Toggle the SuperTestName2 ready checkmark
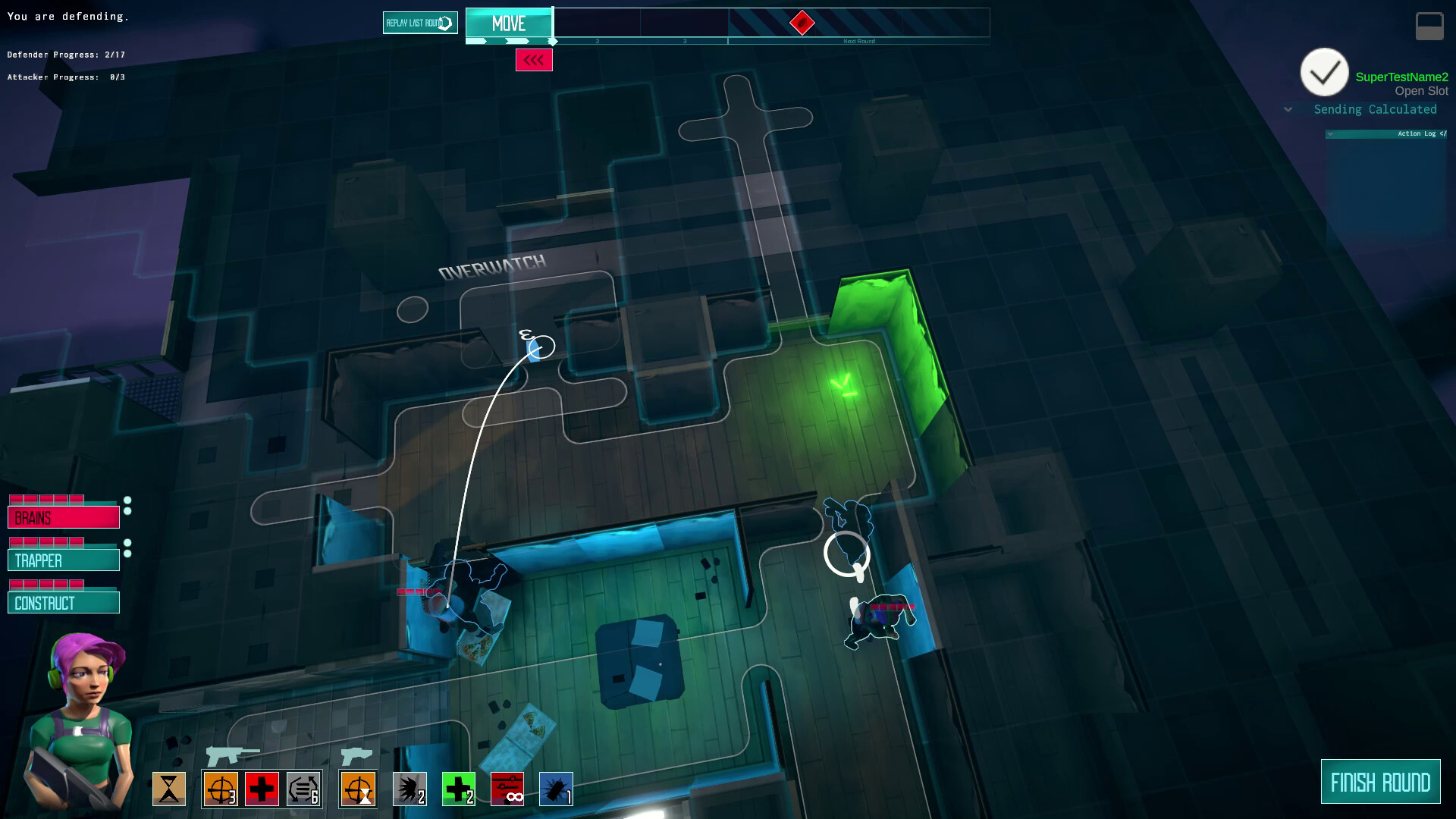The image size is (1456, 819). [x=1324, y=72]
